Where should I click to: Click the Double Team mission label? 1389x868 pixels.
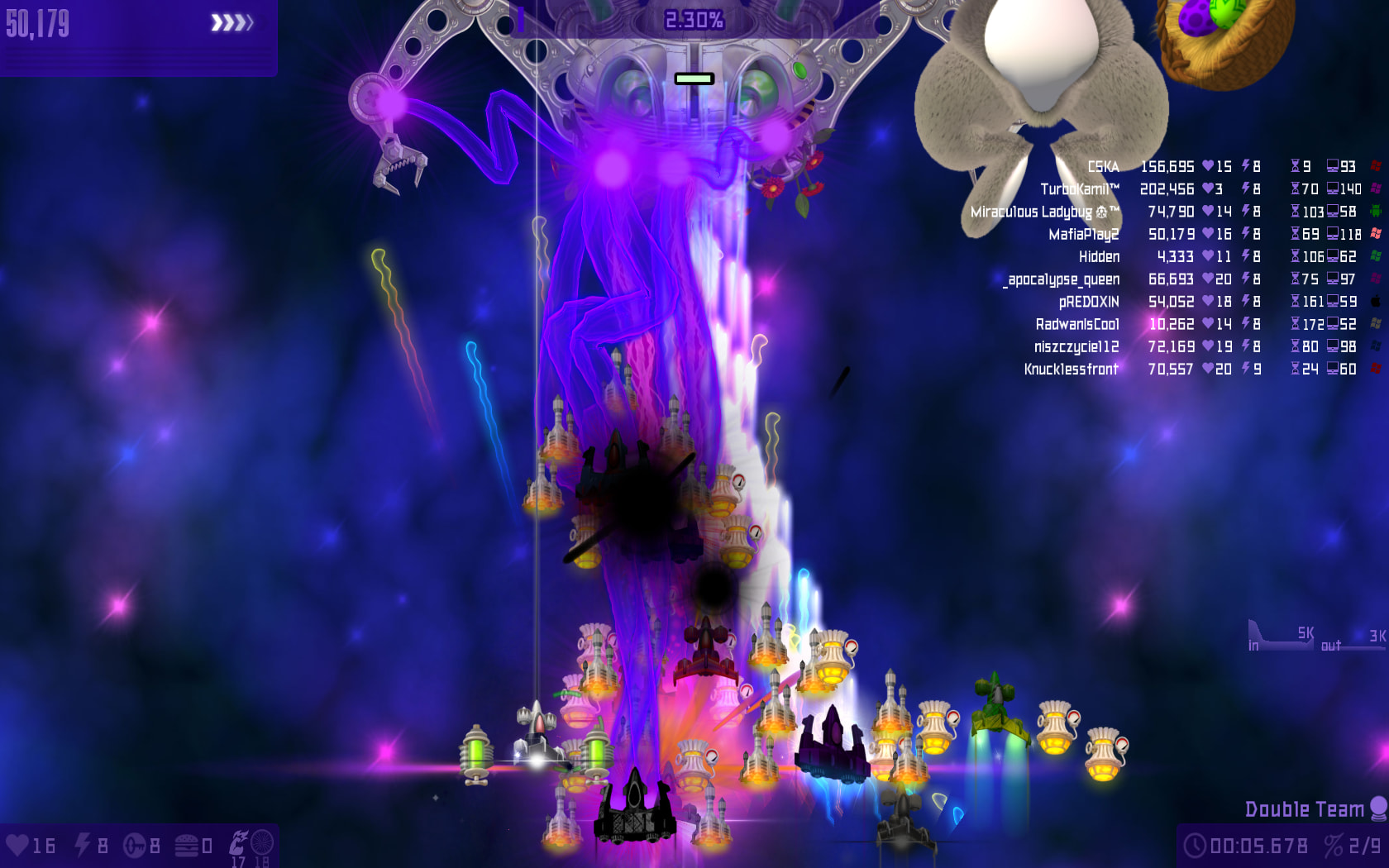(x=1304, y=809)
